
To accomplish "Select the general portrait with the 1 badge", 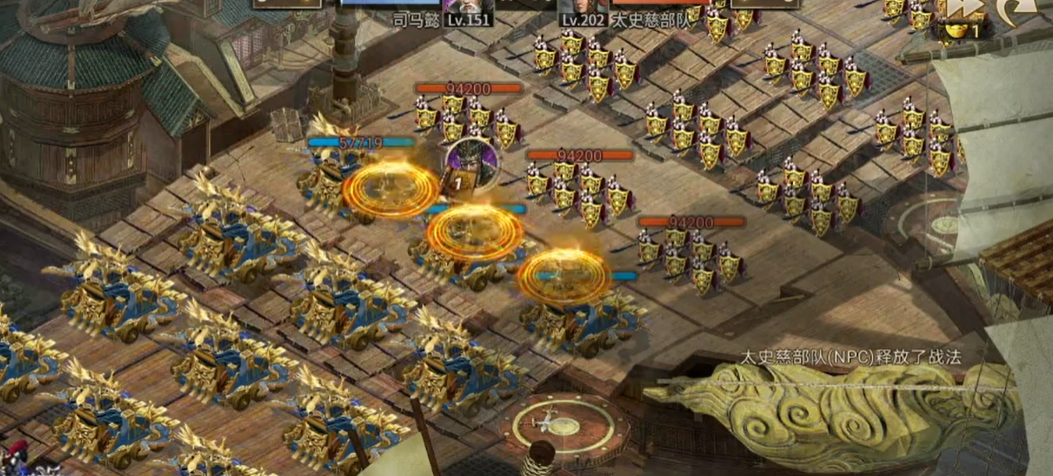I will 464,162.
